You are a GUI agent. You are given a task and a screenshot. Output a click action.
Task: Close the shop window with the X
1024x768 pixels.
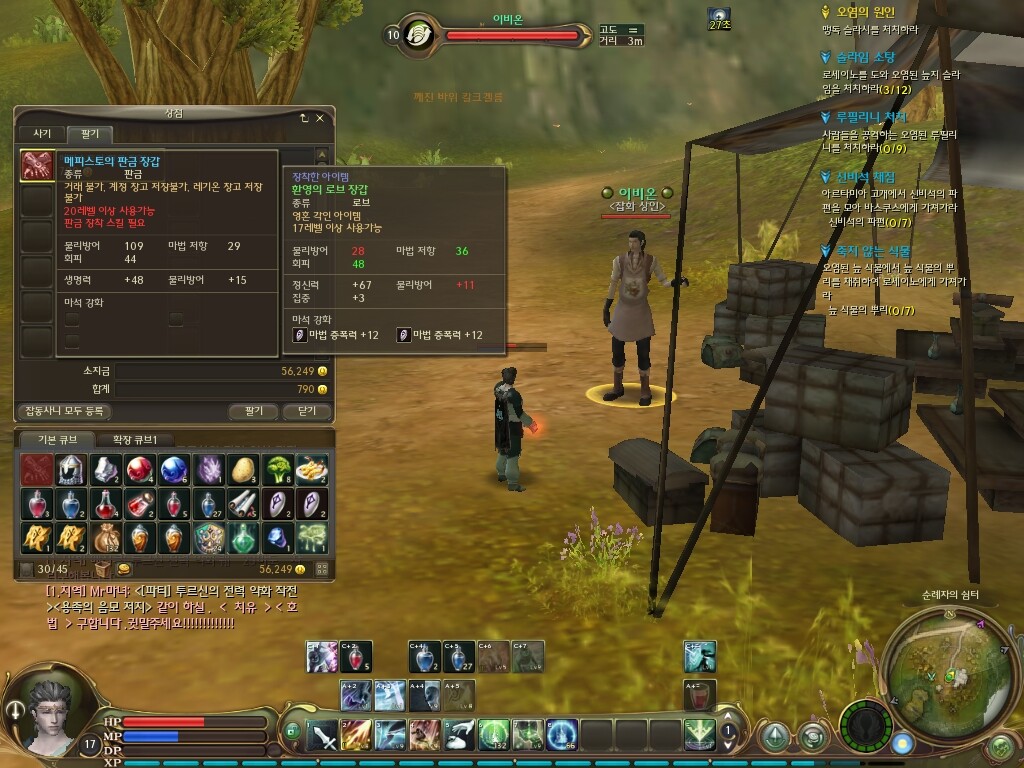(320, 118)
